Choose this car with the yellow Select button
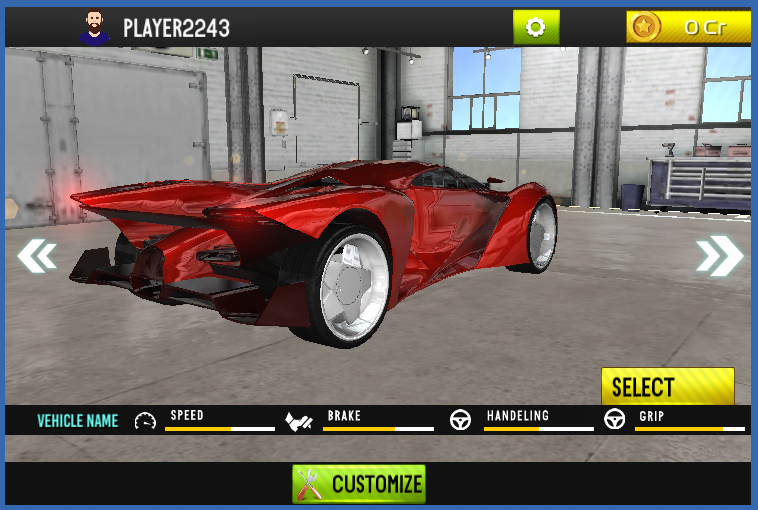The image size is (758, 510). click(667, 386)
